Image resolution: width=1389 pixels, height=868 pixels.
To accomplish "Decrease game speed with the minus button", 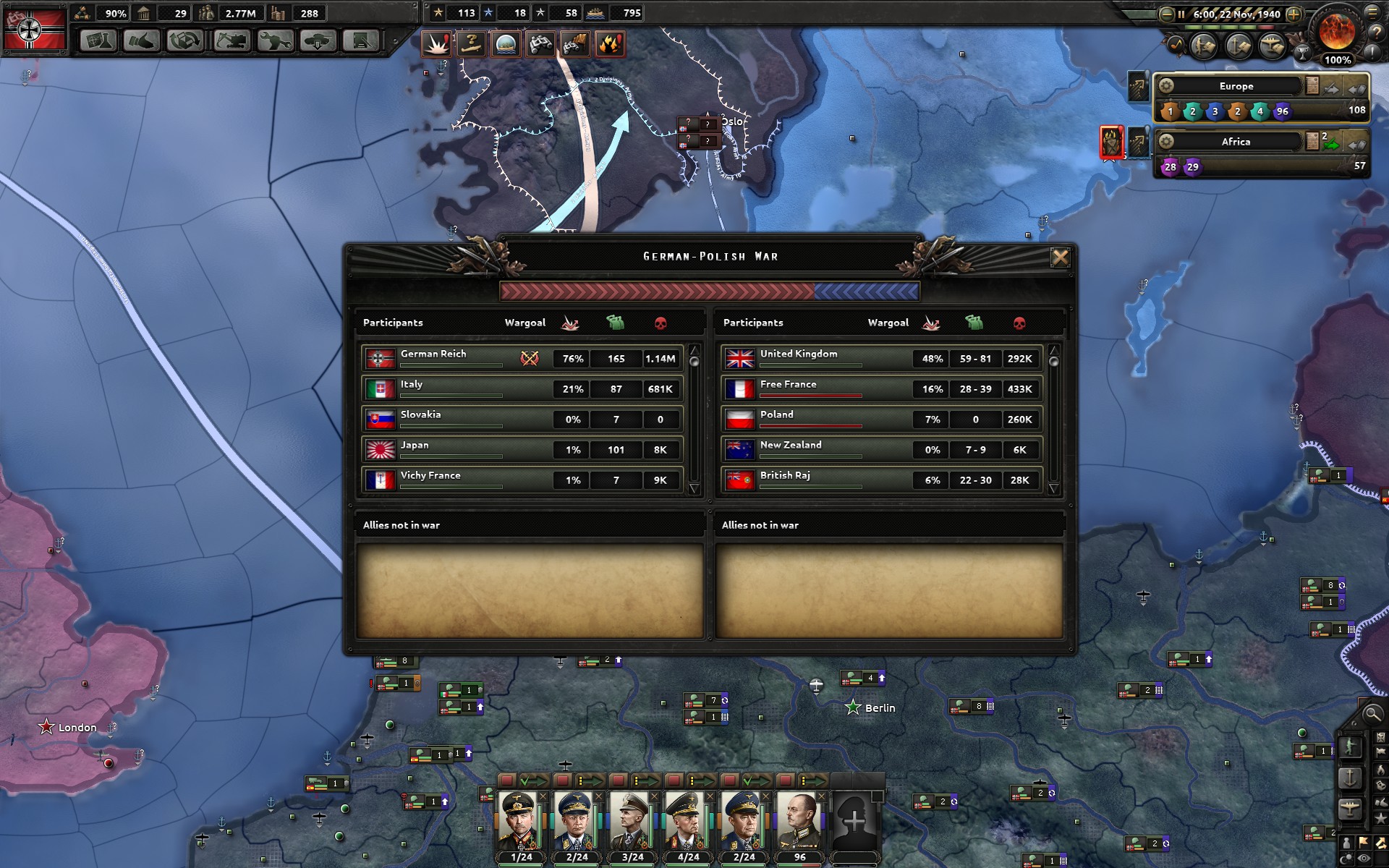I will 1166,14.
